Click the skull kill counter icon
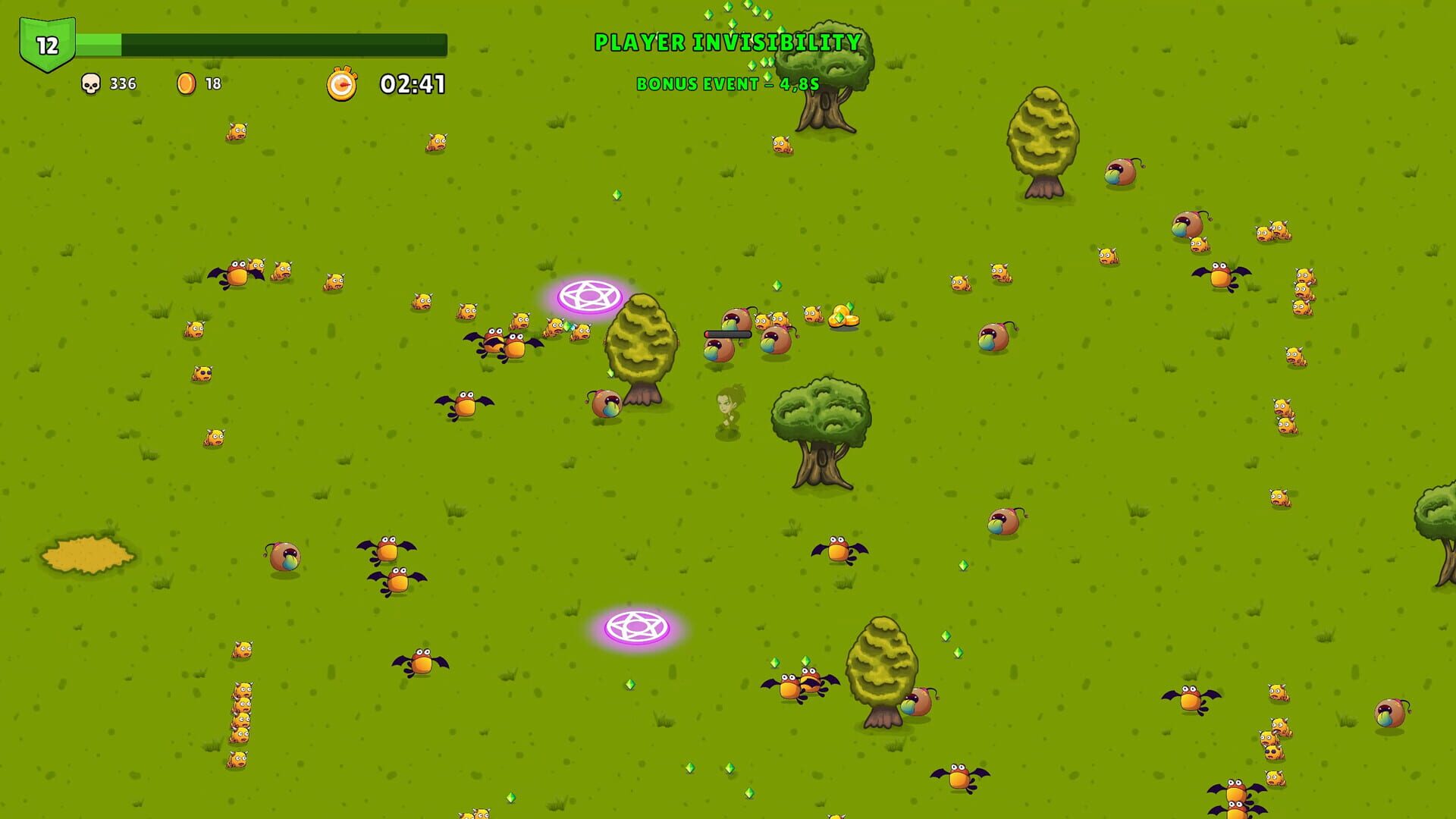The width and height of the screenshot is (1456, 819). (91, 84)
